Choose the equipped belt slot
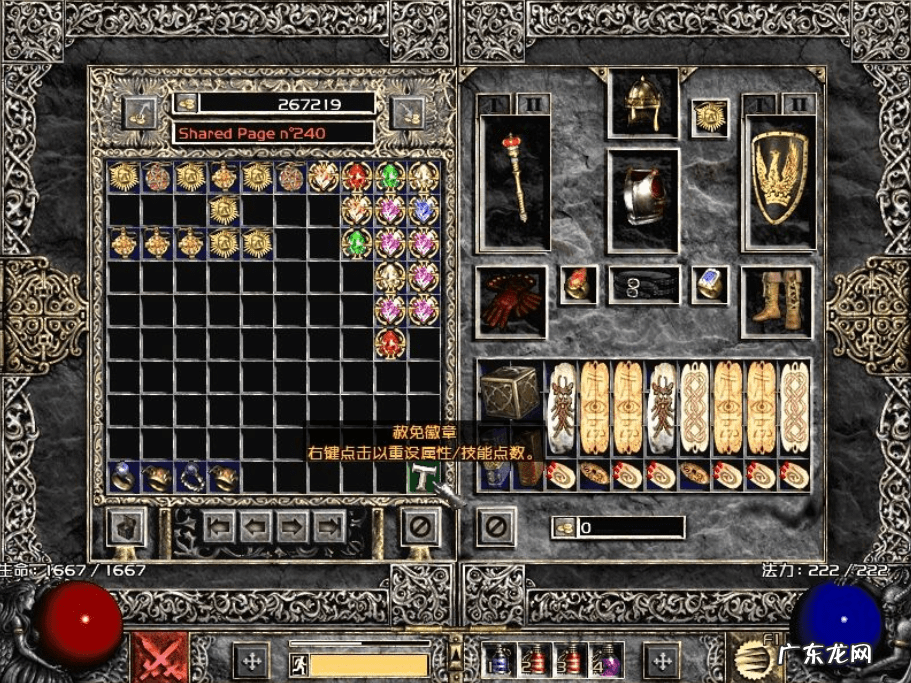 click(x=644, y=285)
